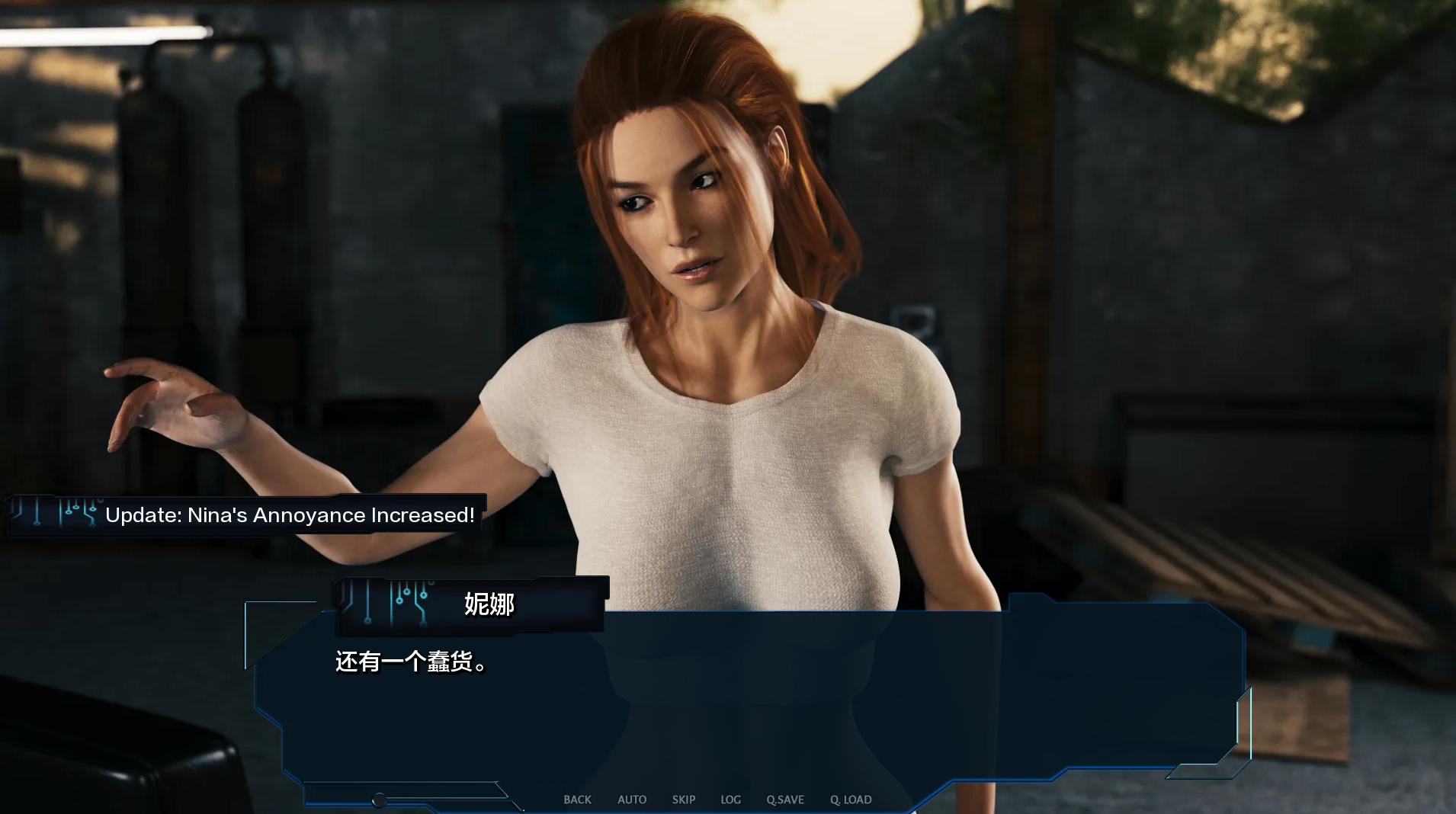Open the LOG dialogue history
This screenshot has height=814, width=1456.
pyautogui.click(x=731, y=800)
